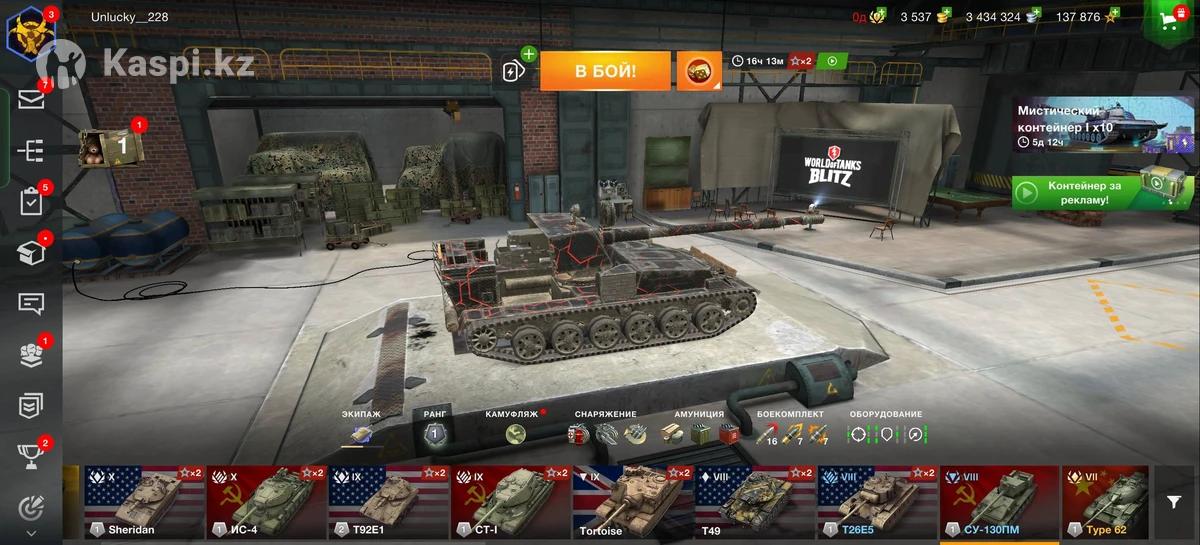
Task: Pick the СТ-I tank from the carousel
Action: tap(511, 502)
